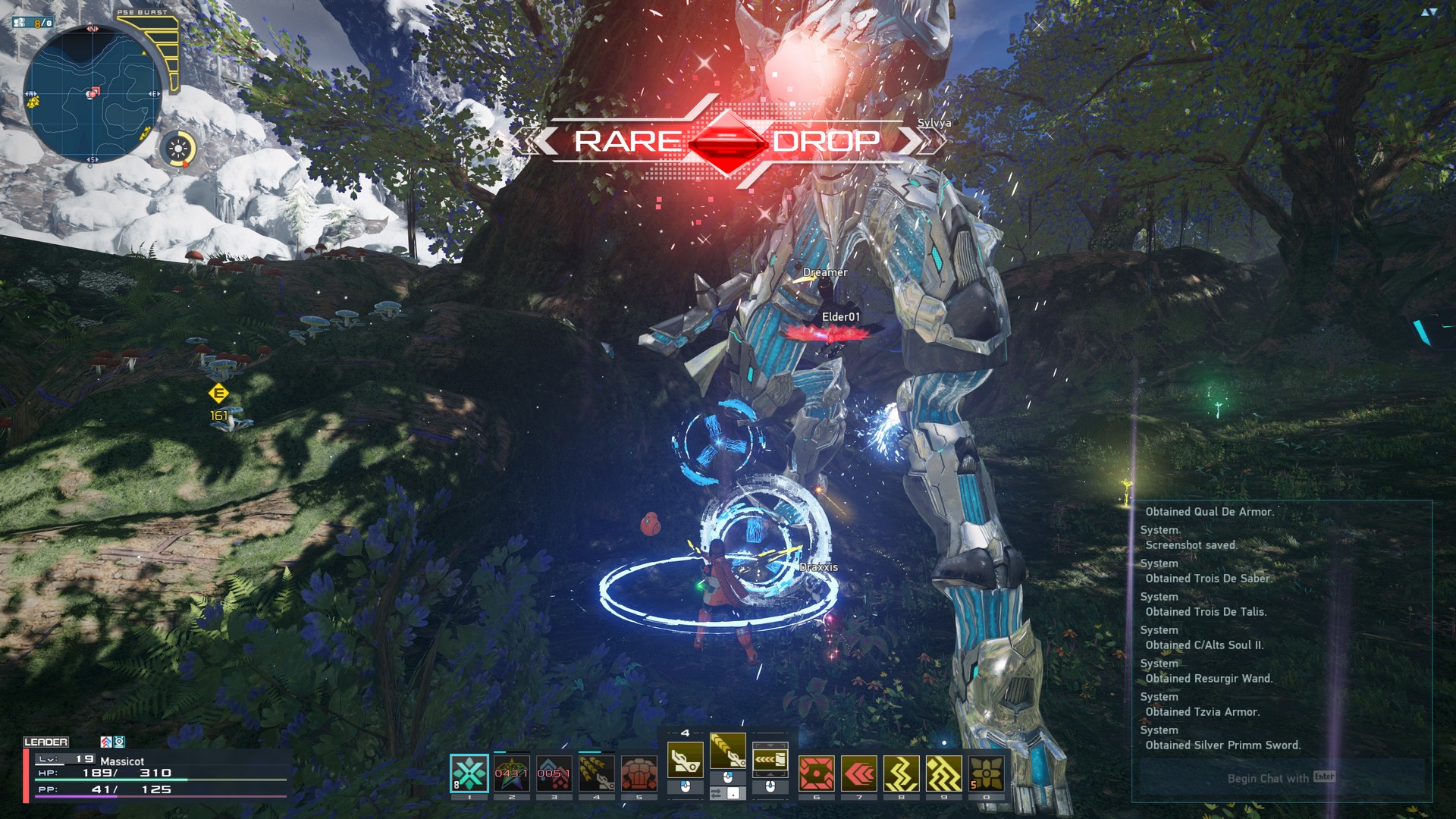Select the teal skill icon in hotbar slot 1
Image resolution: width=1456 pixels, height=819 pixels.
(x=469, y=773)
